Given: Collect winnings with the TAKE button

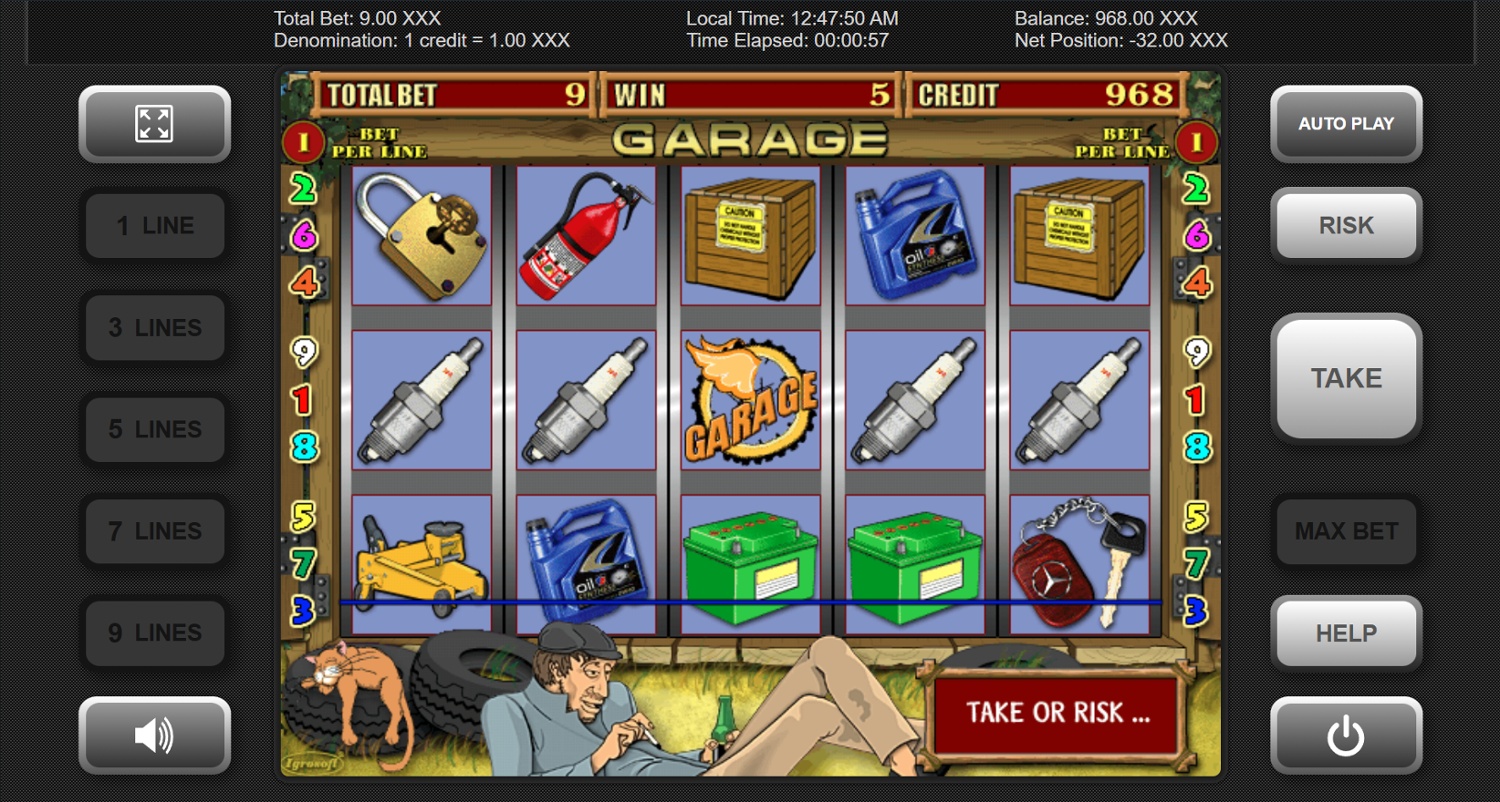Looking at the screenshot, I should 1346,378.
